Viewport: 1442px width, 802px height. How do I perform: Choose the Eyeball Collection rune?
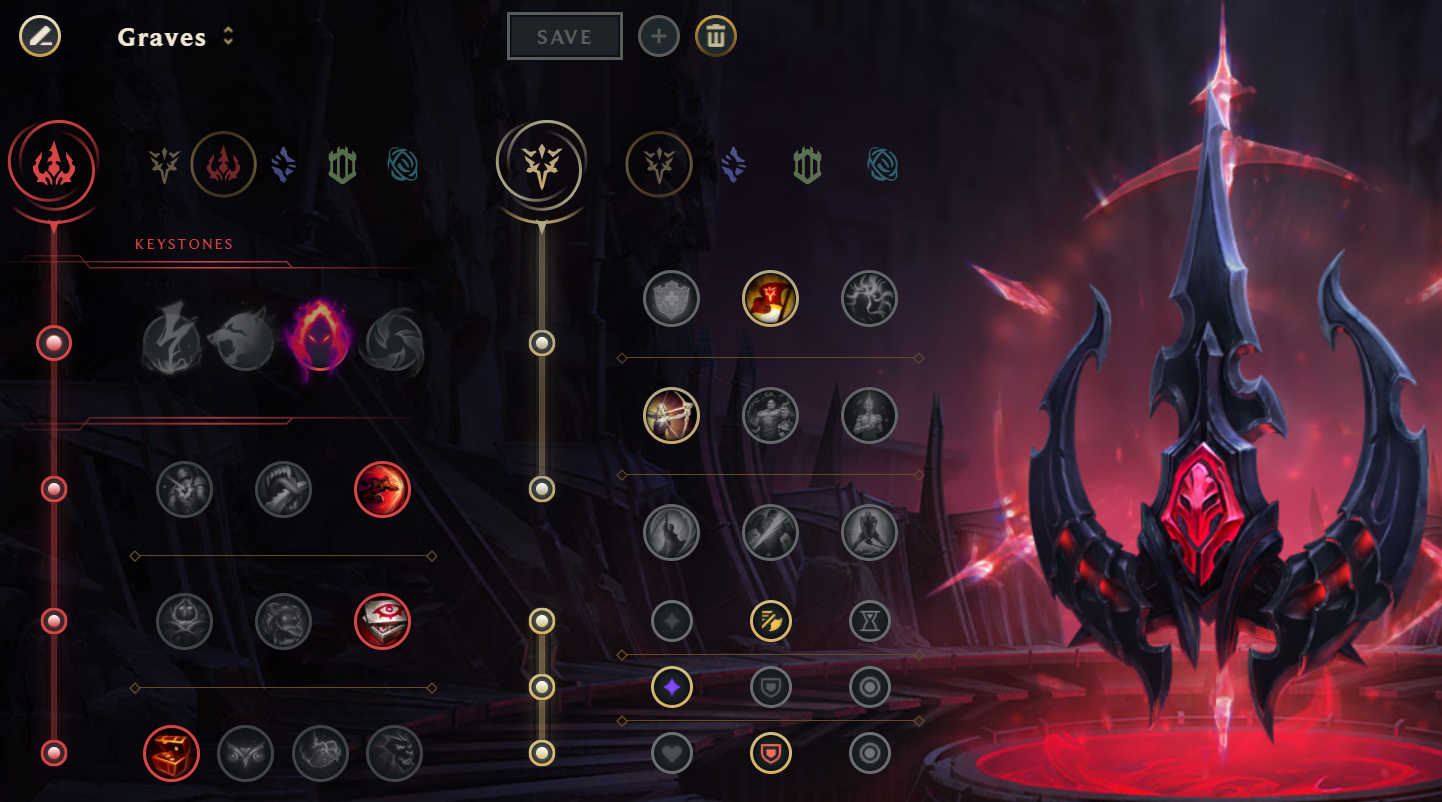click(383, 621)
